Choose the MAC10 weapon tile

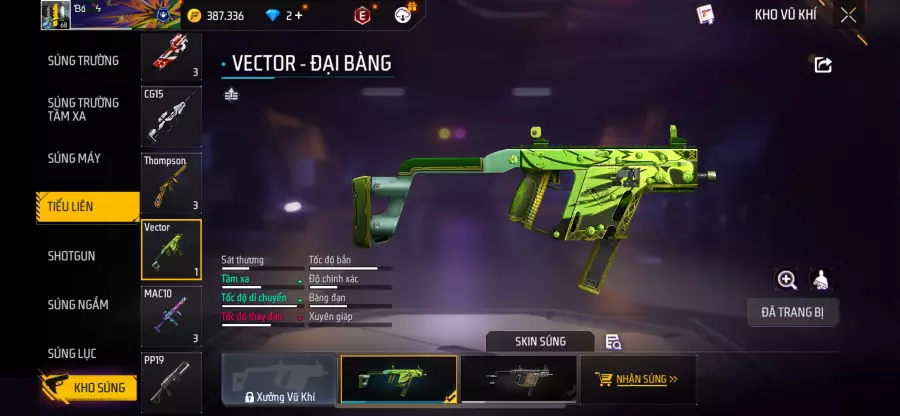point(171,316)
